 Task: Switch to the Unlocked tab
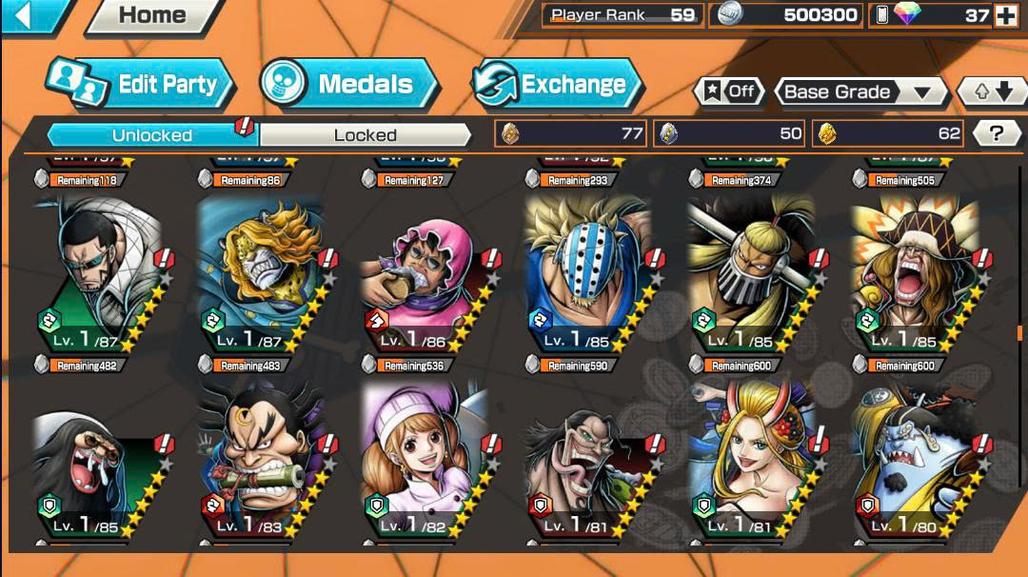(x=151, y=135)
